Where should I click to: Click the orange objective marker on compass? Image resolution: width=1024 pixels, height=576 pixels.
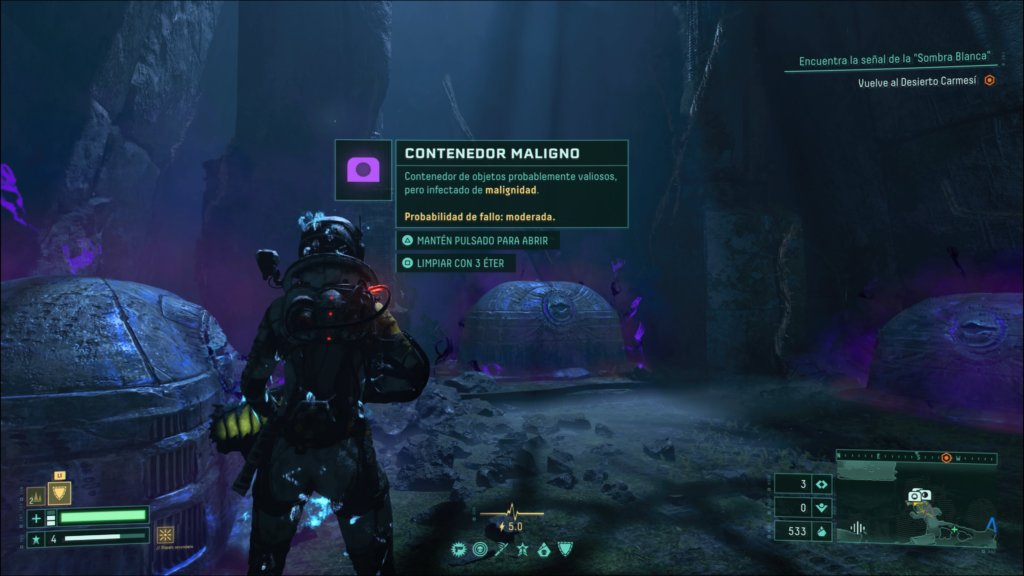(946, 458)
